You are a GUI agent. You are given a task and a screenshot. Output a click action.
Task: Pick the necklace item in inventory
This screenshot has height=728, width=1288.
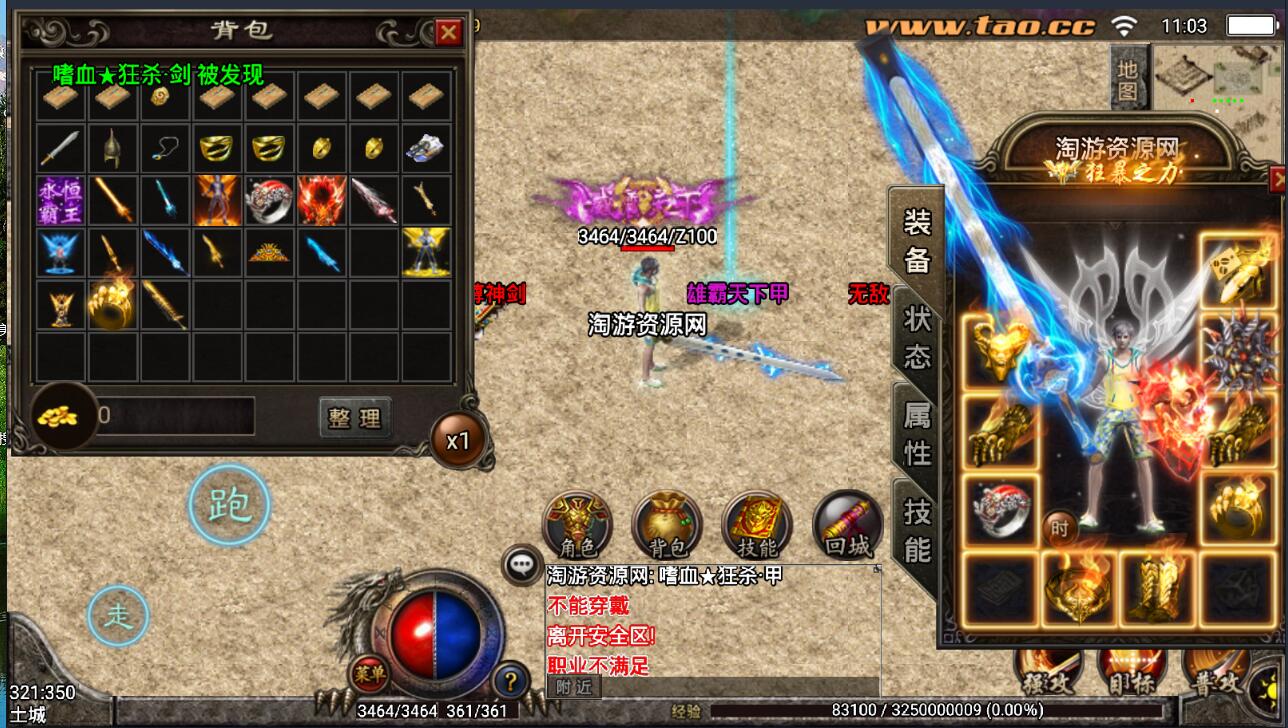pyautogui.click(x=166, y=149)
